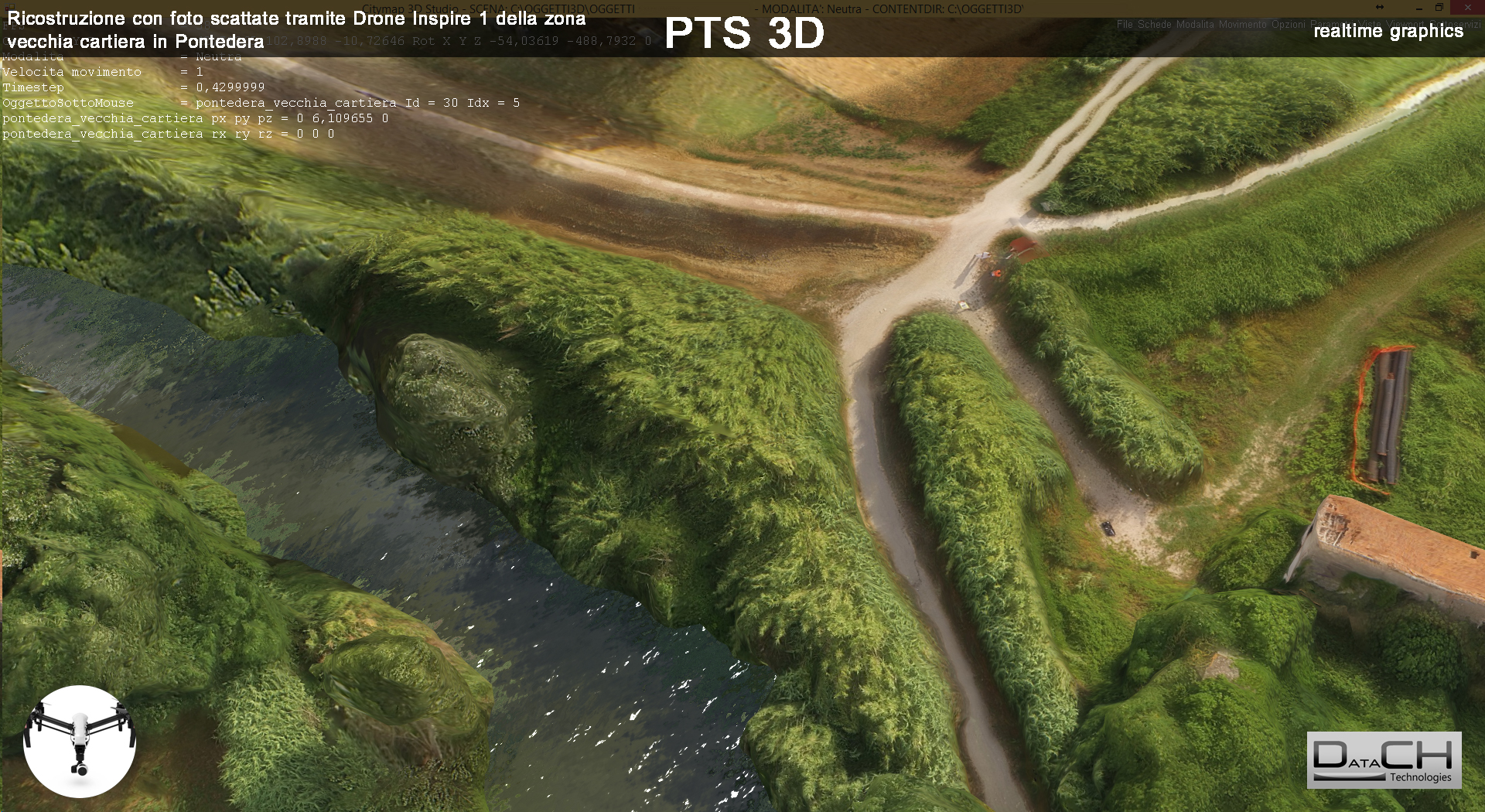Open the Opzioni menu
This screenshot has width=1485, height=812.
point(1288,25)
